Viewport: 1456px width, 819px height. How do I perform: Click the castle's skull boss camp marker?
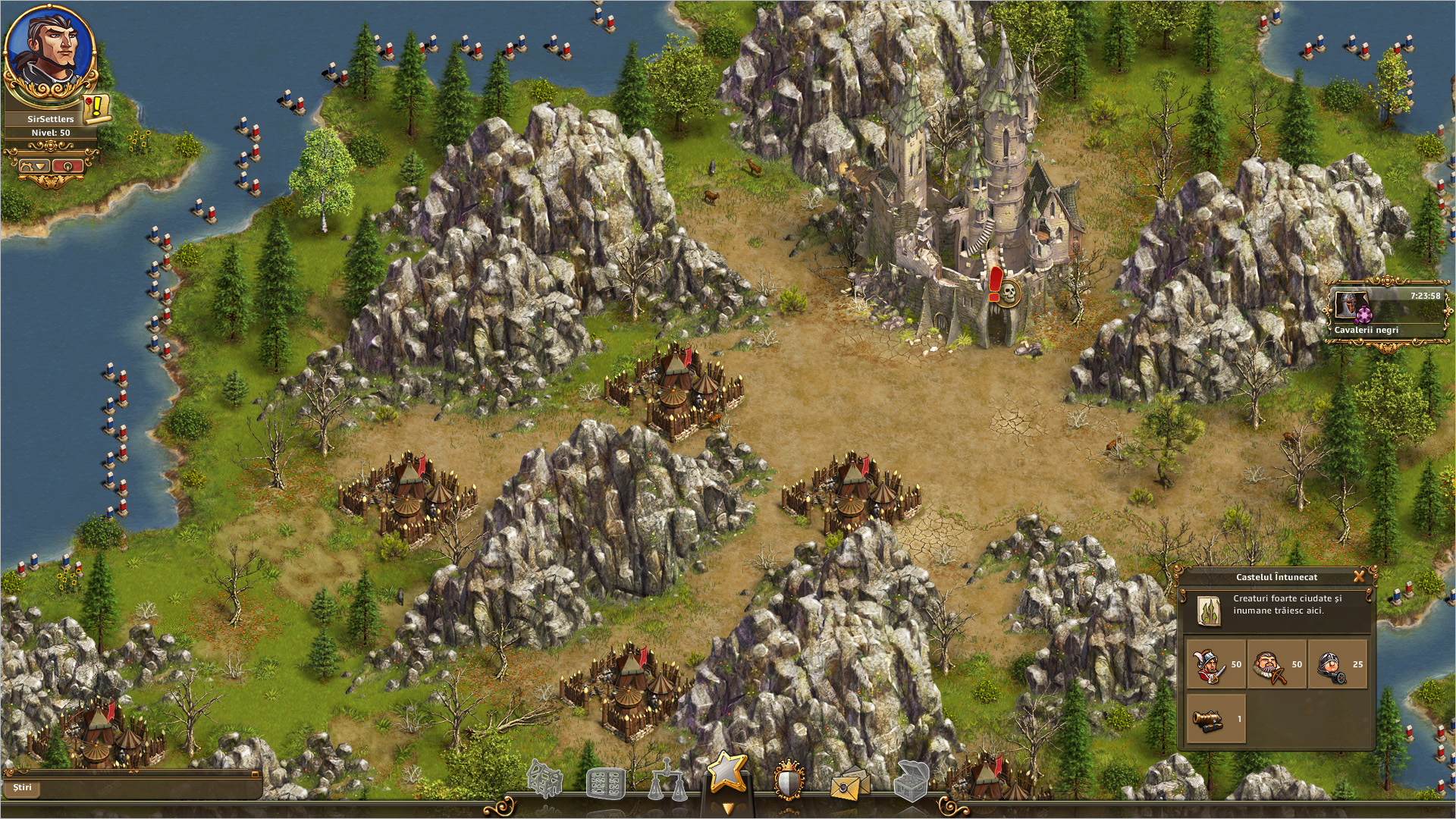pos(1009,291)
